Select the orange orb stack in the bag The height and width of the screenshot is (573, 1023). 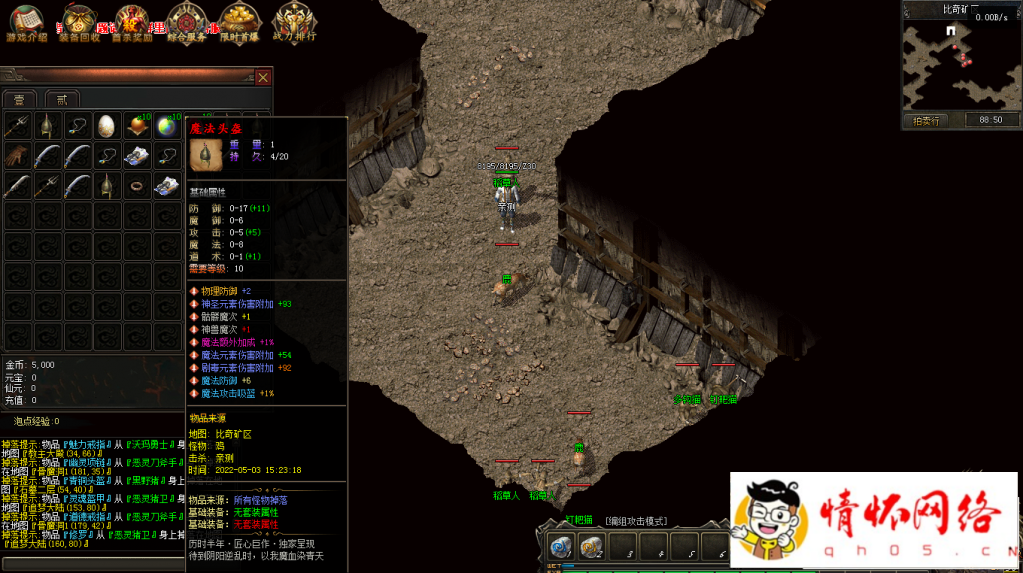pos(137,126)
